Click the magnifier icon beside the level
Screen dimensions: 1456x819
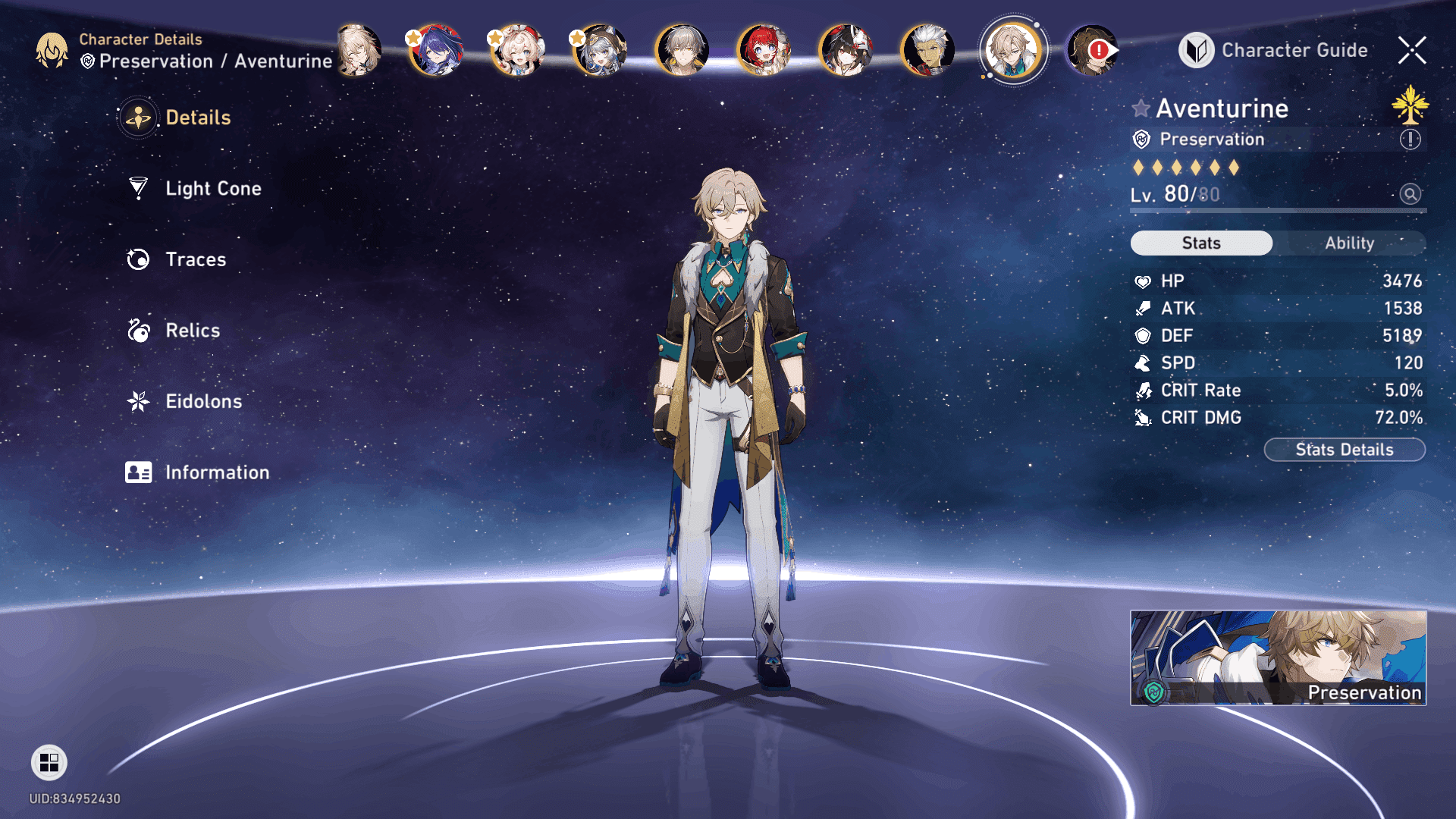pos(1410,194)
